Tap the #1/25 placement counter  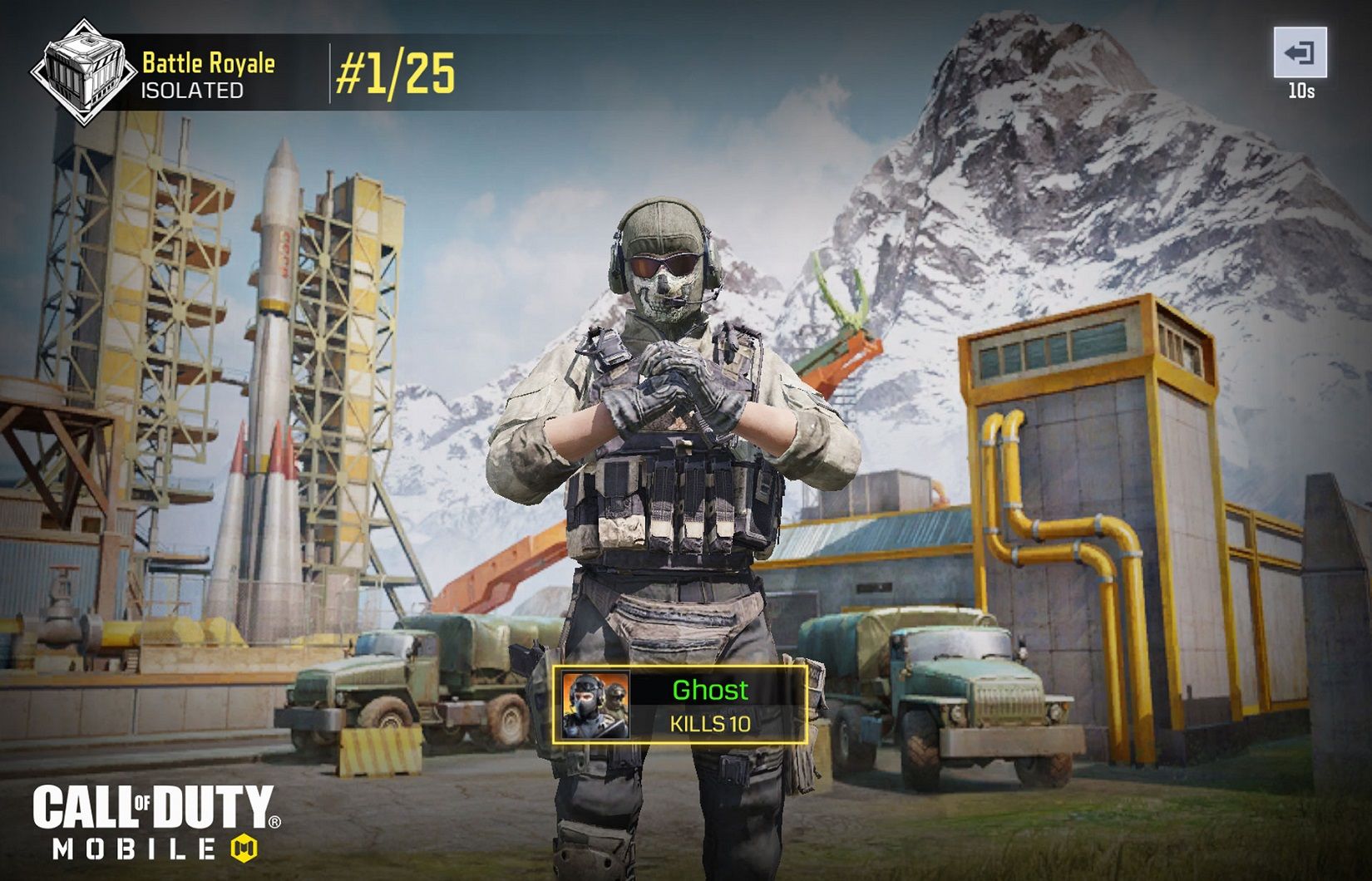click(395, 73)
